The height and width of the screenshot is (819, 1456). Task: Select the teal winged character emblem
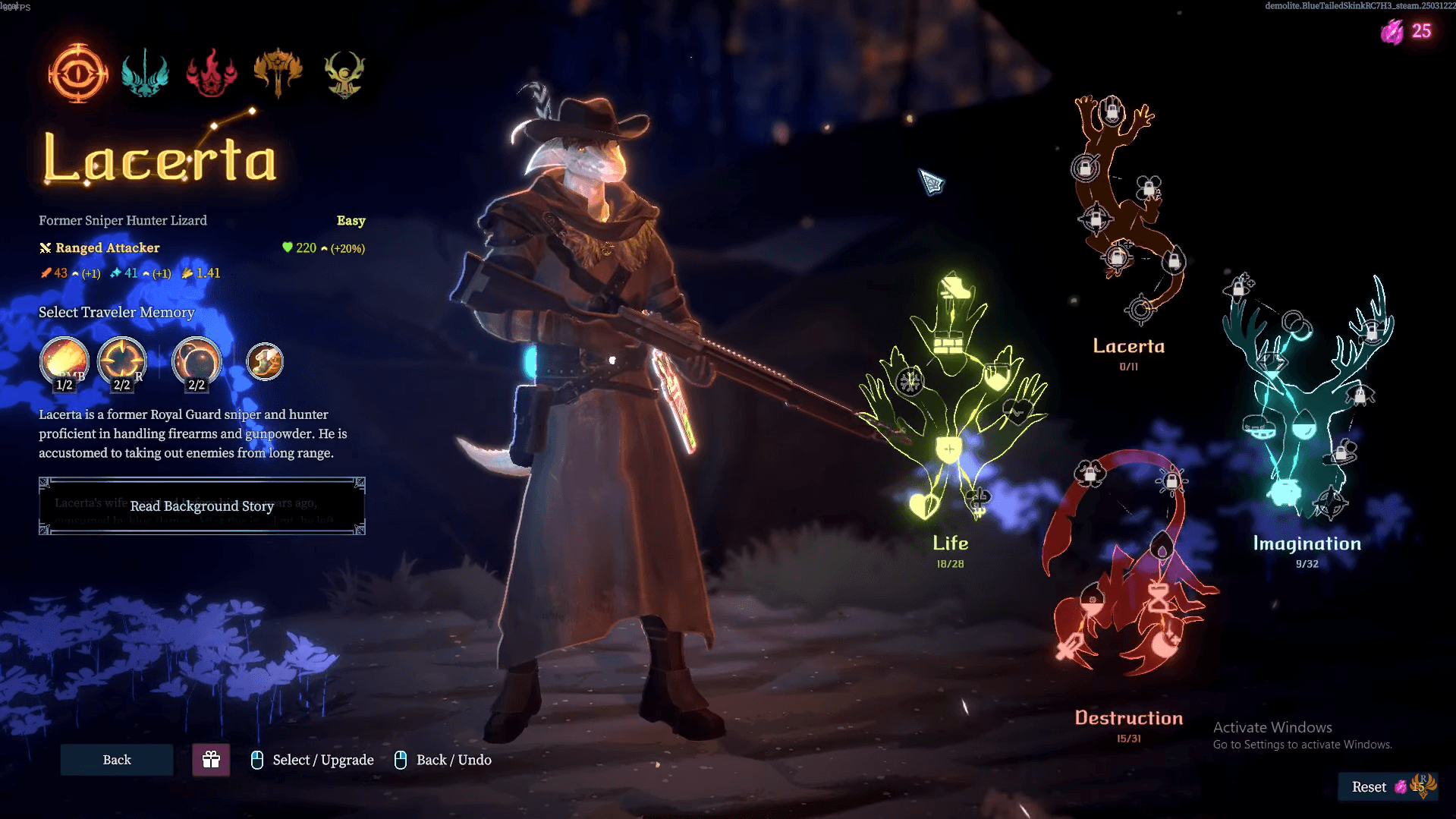click(x=145, y=74)
